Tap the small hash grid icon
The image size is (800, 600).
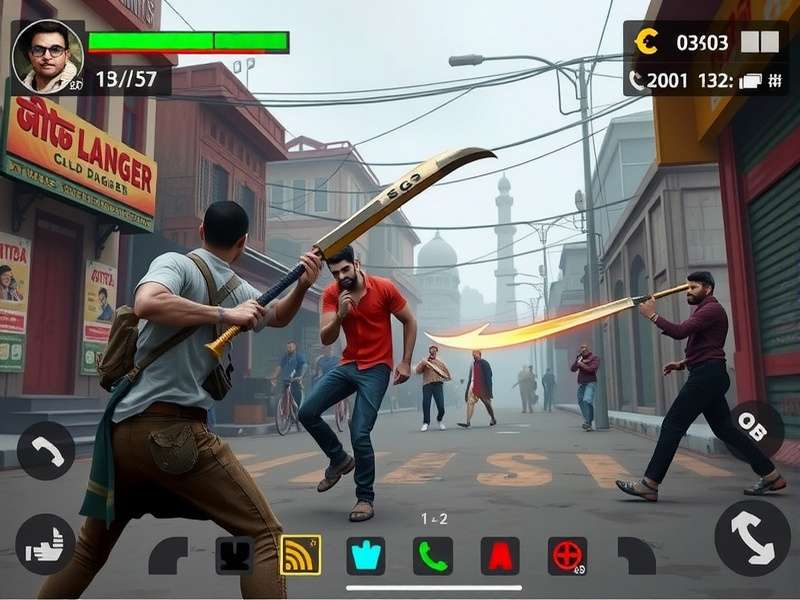(773, 82)
